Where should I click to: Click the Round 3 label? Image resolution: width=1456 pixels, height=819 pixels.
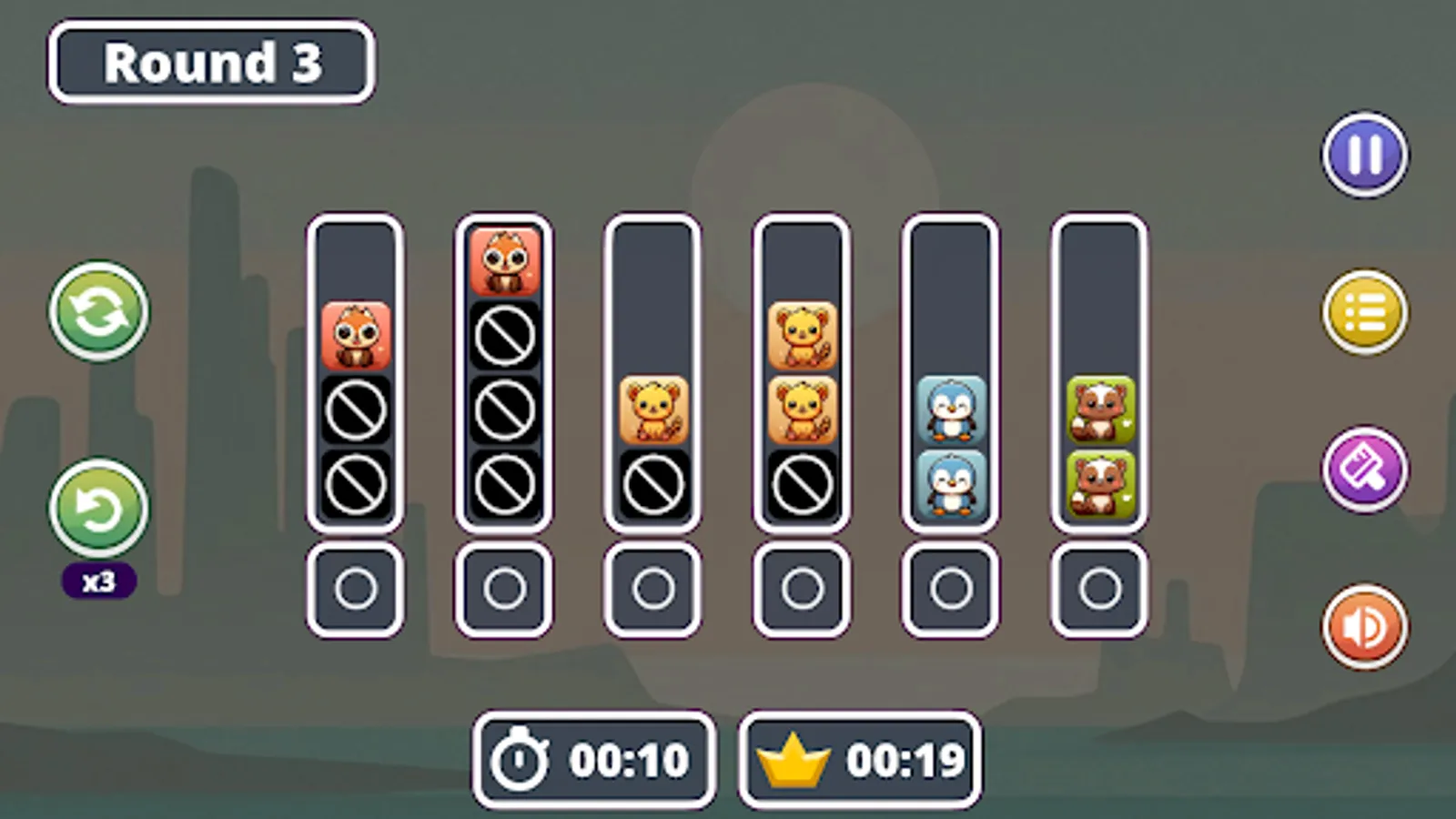coord(211,60)
